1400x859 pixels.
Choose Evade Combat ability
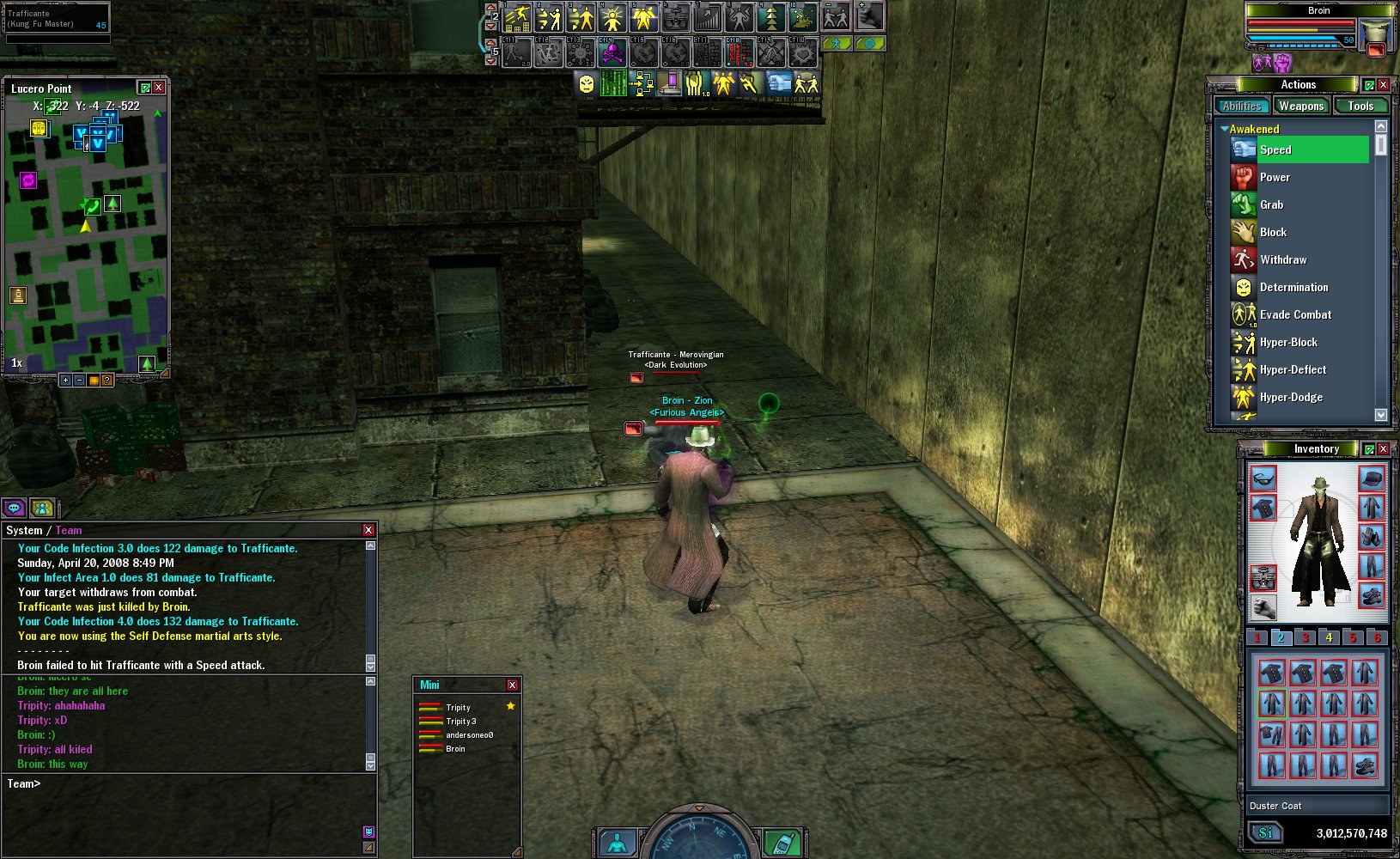pos(1295,314)
